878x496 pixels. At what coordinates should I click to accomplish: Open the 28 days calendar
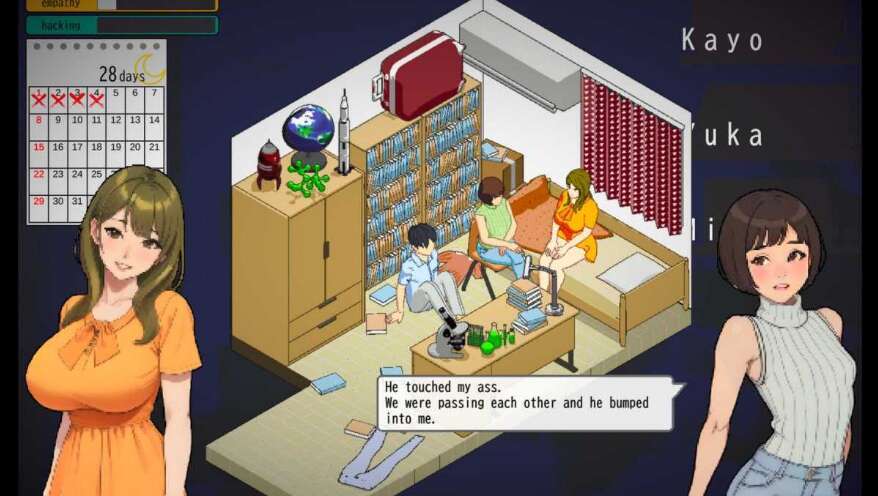[x=96, y=130]
